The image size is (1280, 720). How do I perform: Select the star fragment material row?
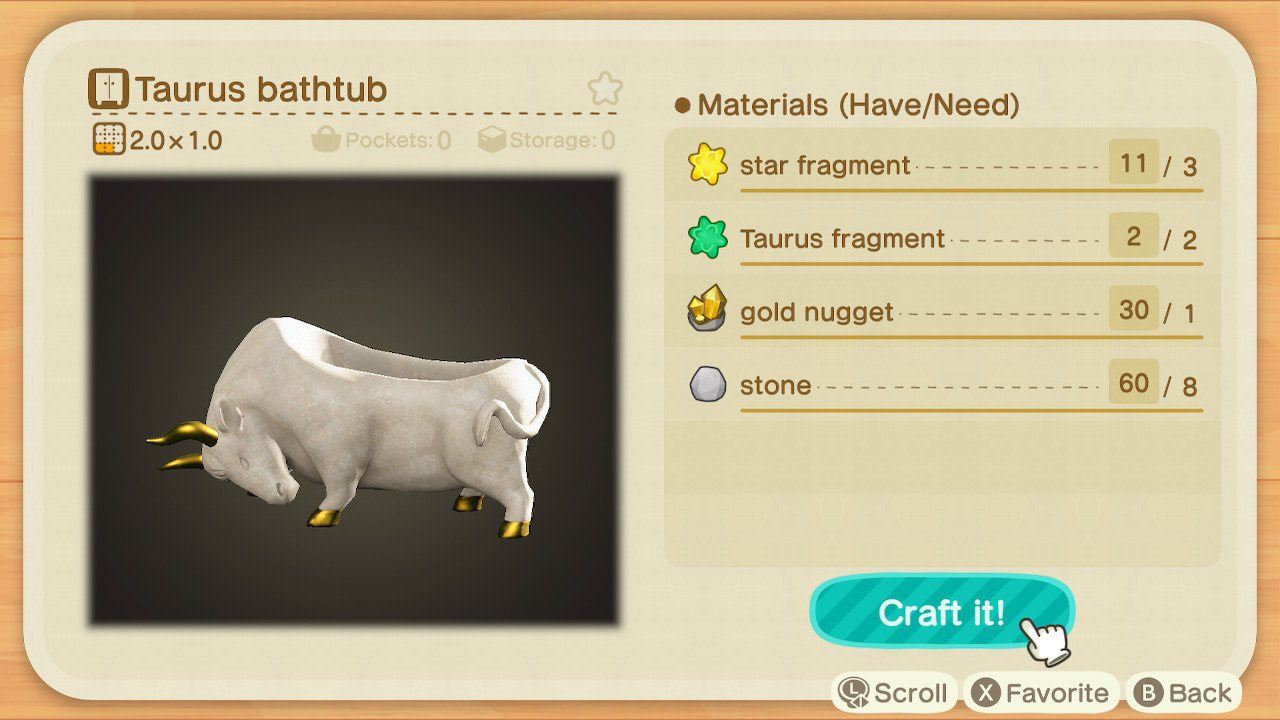pyautogui.click(x=942, y=165)
